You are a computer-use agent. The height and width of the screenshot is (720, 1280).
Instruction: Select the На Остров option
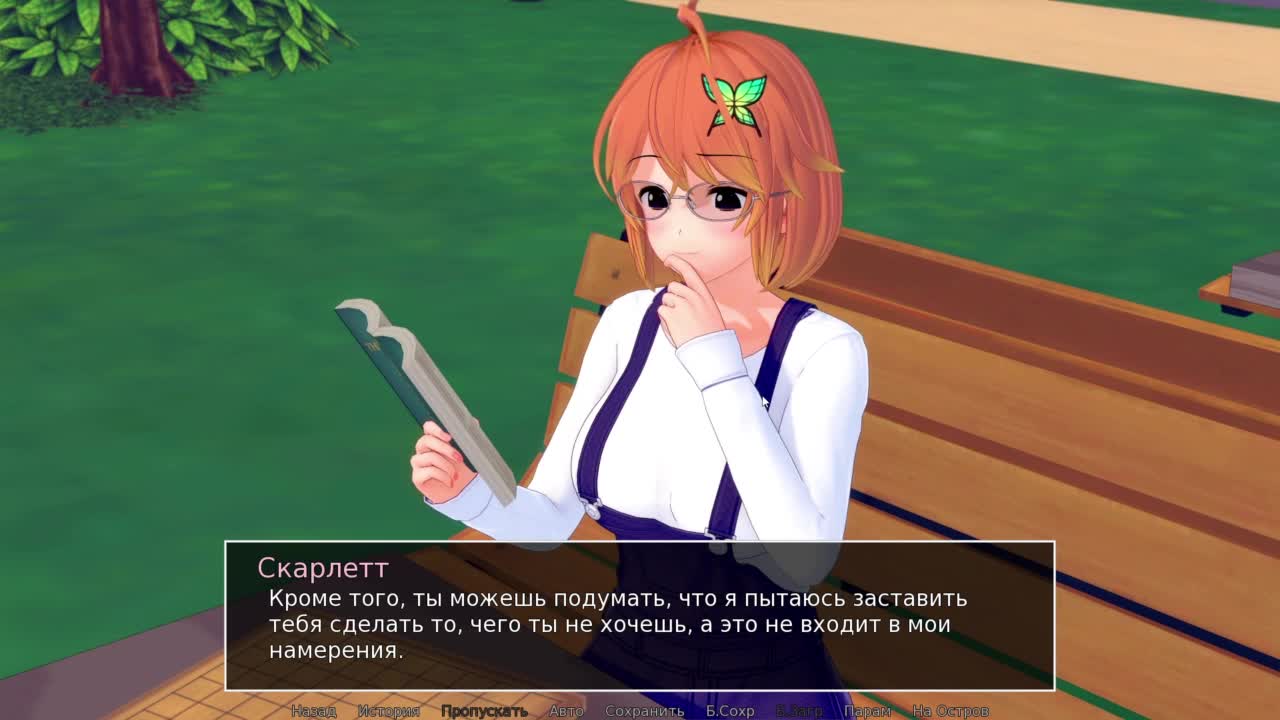950,711
